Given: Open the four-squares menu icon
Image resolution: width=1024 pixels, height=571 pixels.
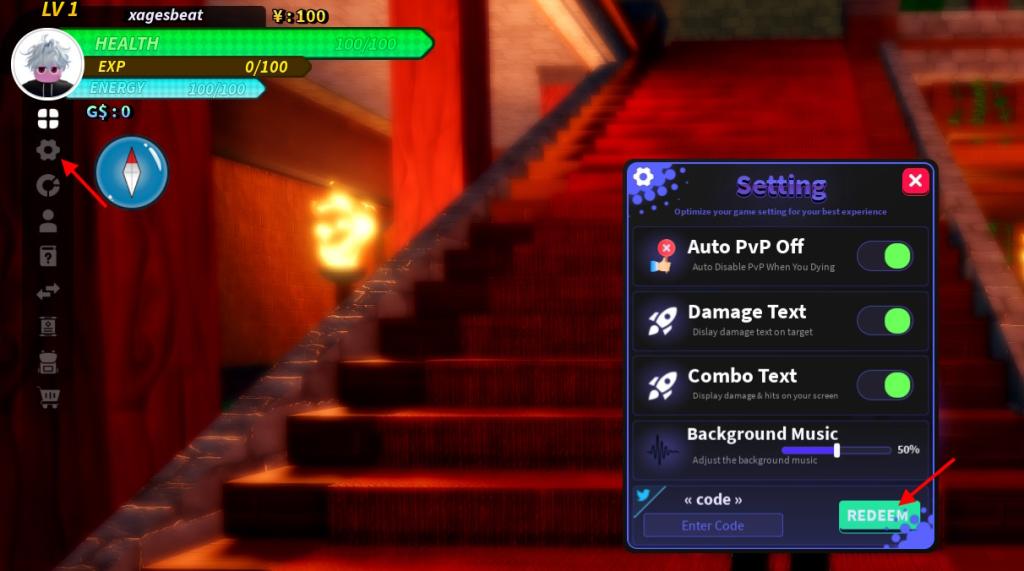Looking at the screenshot, I should pyautogui.click(x=48, y=120).
